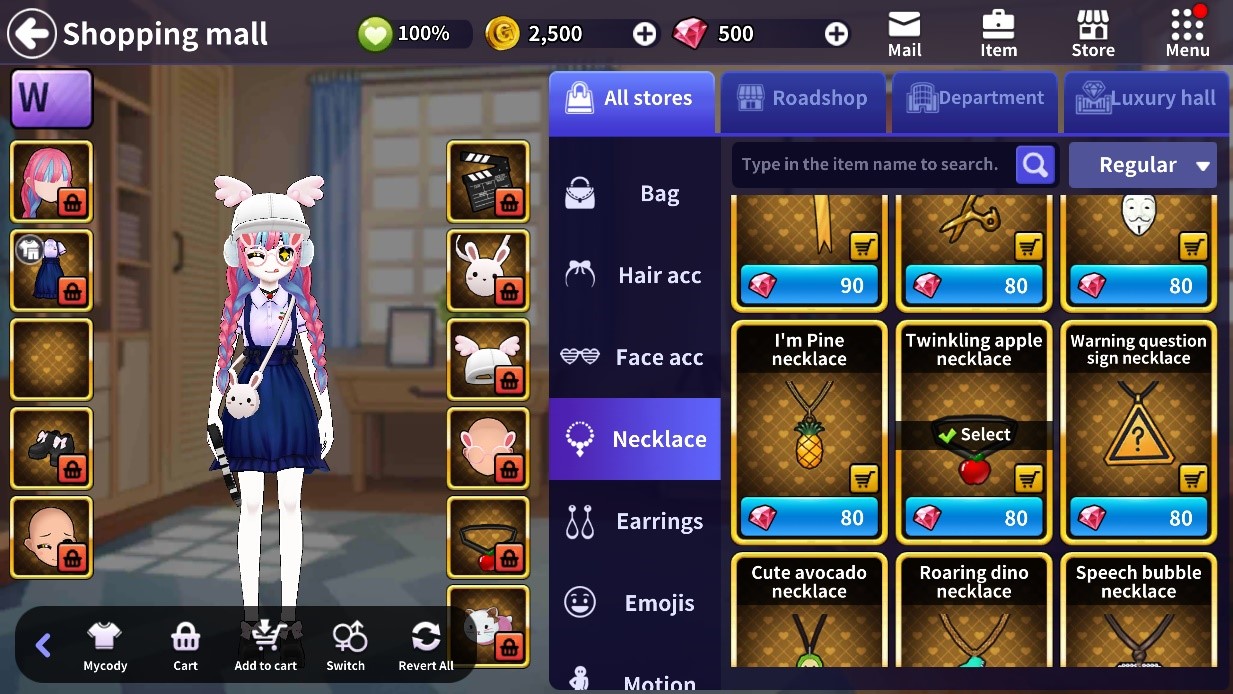This screenshot has width=1233, height=694.
Task: Switch to the Department tab
Action: [974, 99]
